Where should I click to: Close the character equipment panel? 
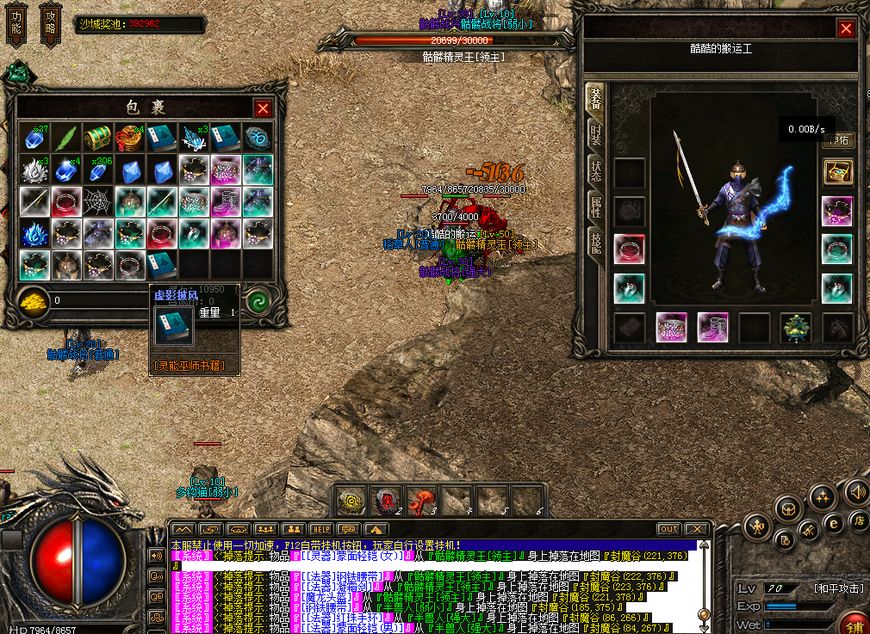pos(846,29)
